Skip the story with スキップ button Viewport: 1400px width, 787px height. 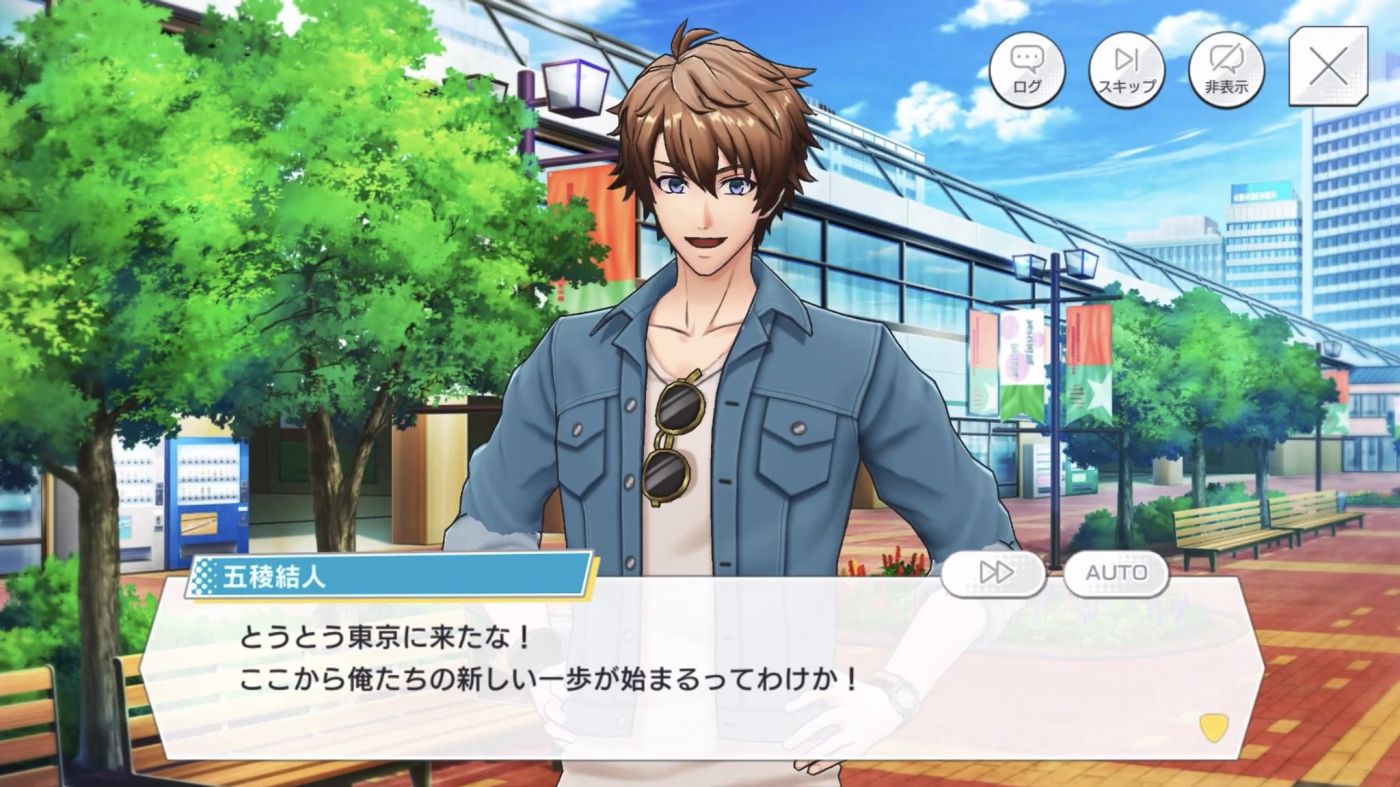coord(1126,69)
